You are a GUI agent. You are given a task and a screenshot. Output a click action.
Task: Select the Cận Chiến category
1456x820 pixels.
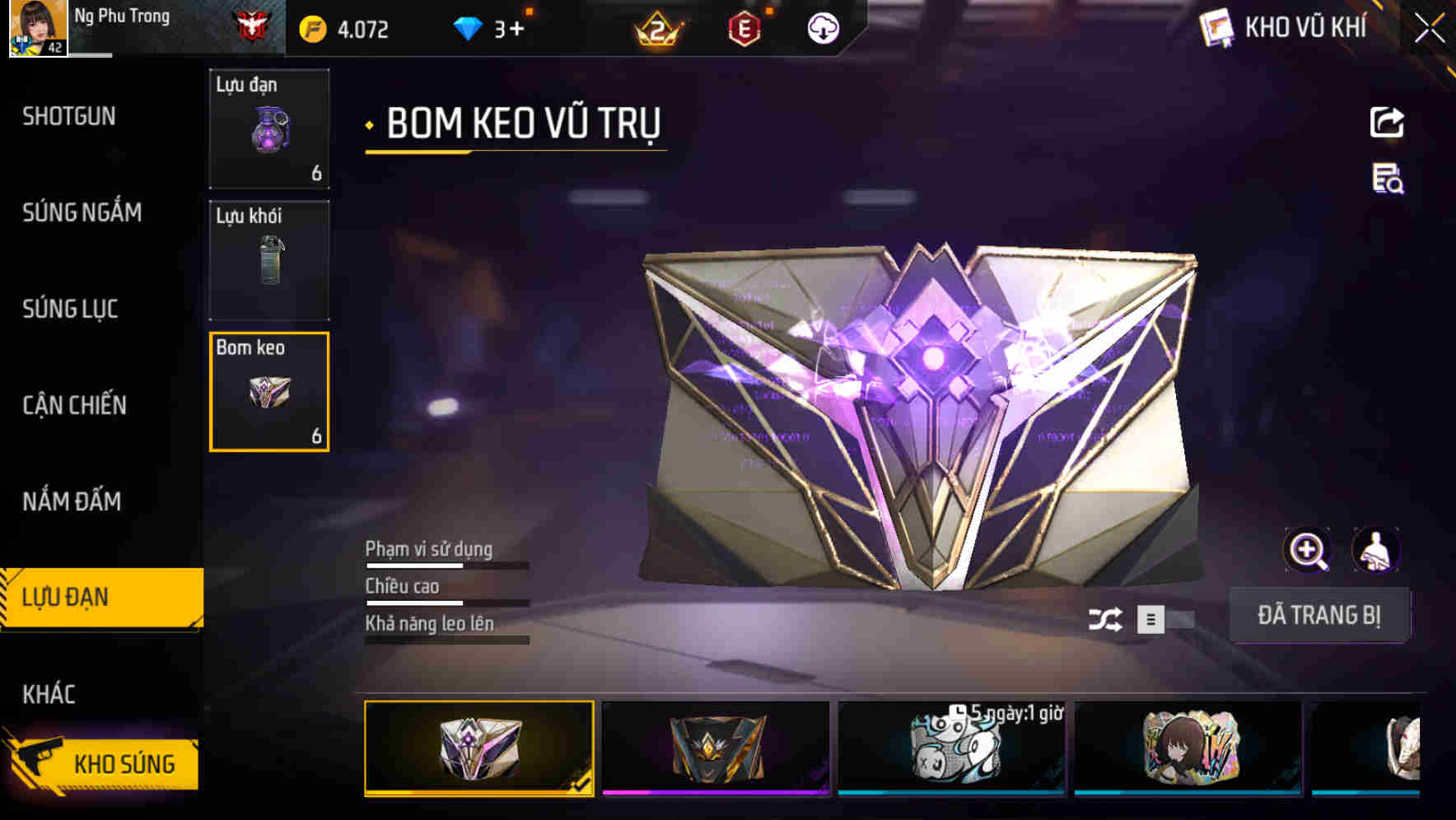pyautogui.click(x=73, y=405)
